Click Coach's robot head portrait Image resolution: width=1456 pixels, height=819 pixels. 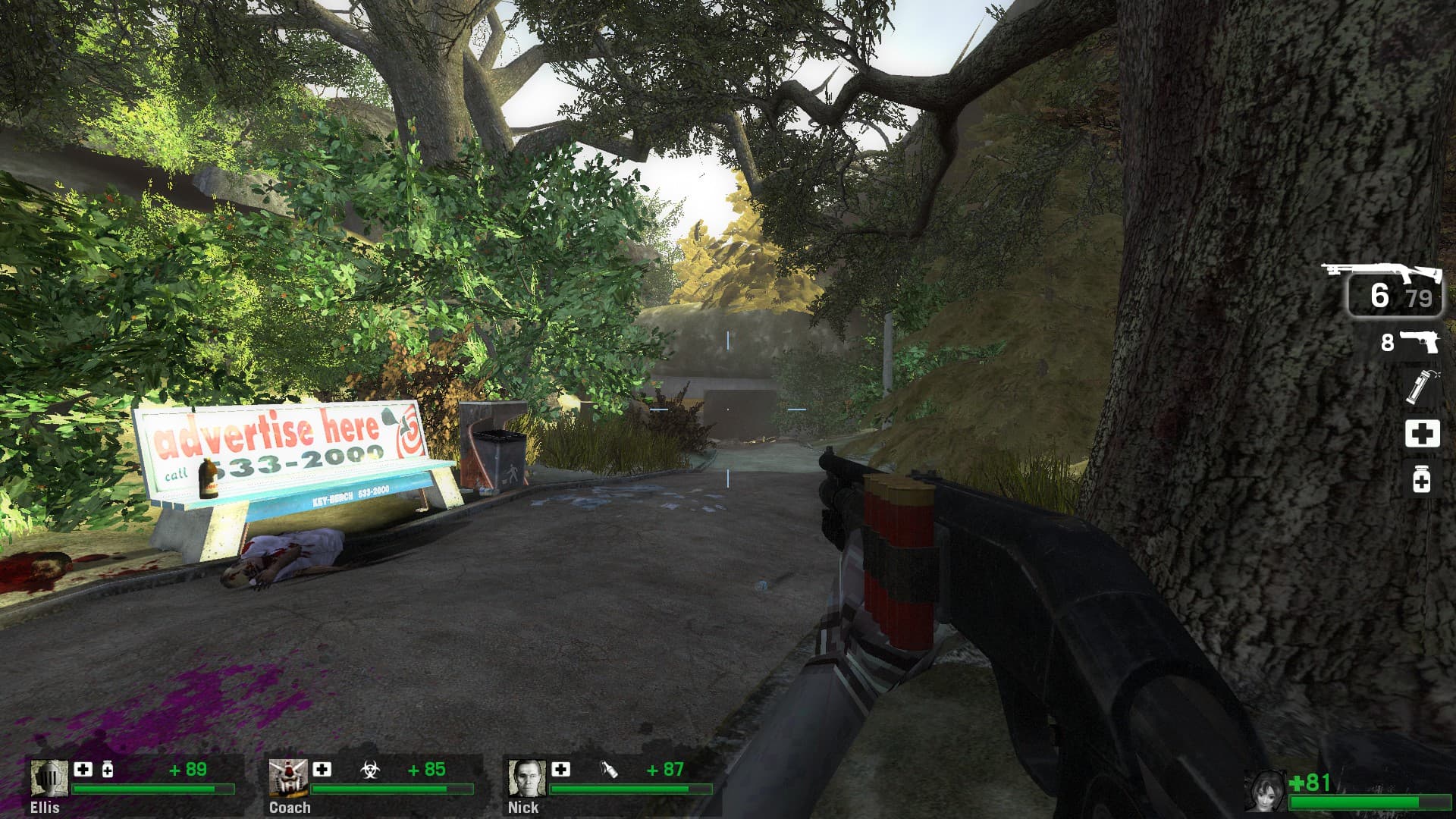(287, 778)
